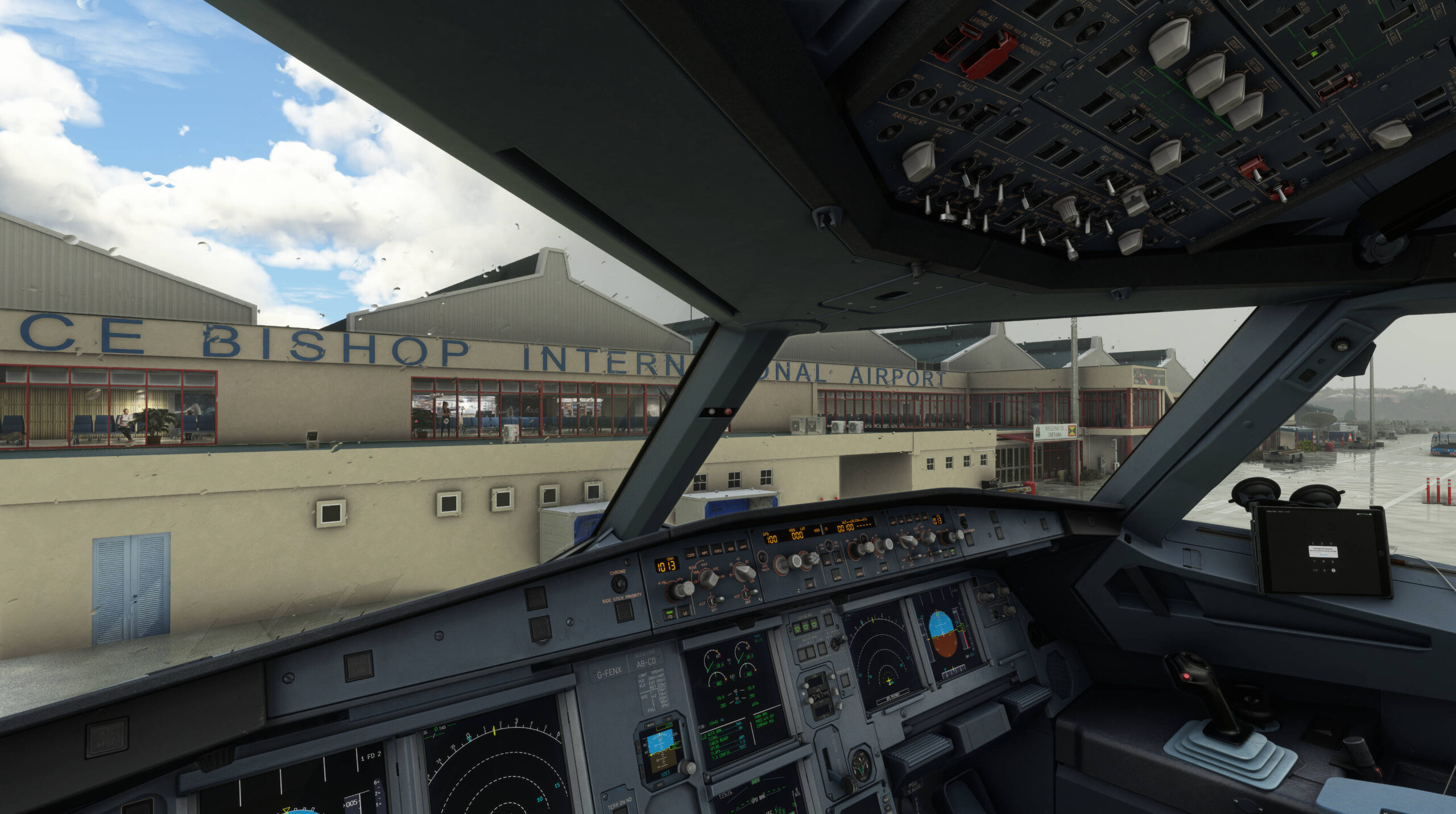Enable the CSTR display on captain's EFIS
Viewport: 1456px width, 814px height.
(x=690, y=555)
